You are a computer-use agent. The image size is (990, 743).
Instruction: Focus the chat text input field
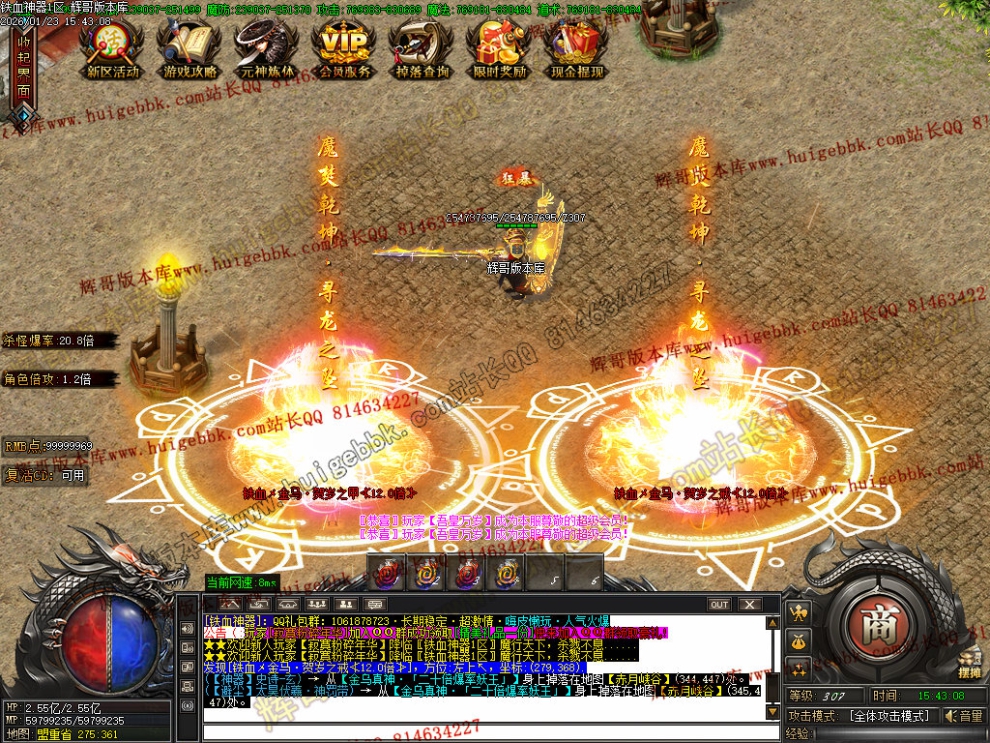480,732
